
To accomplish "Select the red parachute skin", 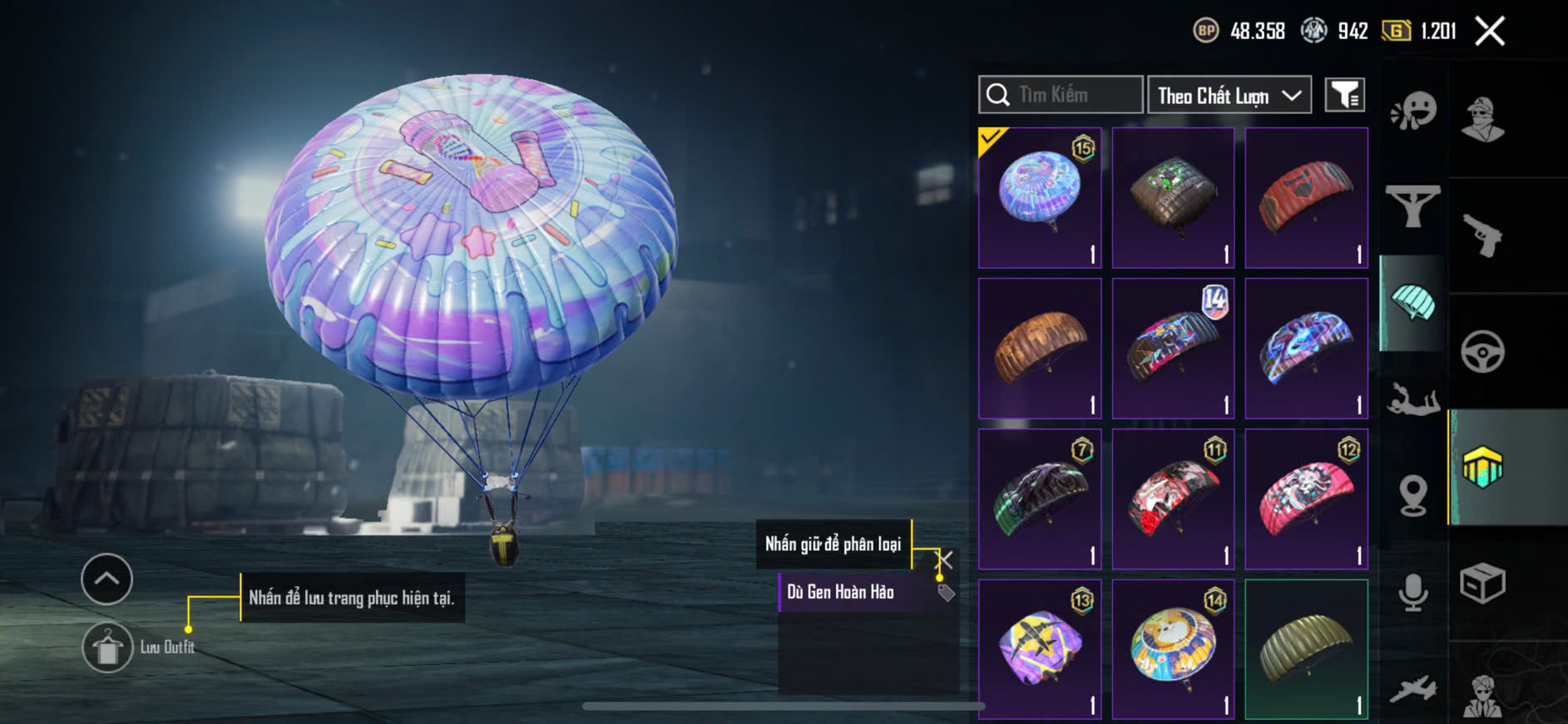I will coord(1306,197).
